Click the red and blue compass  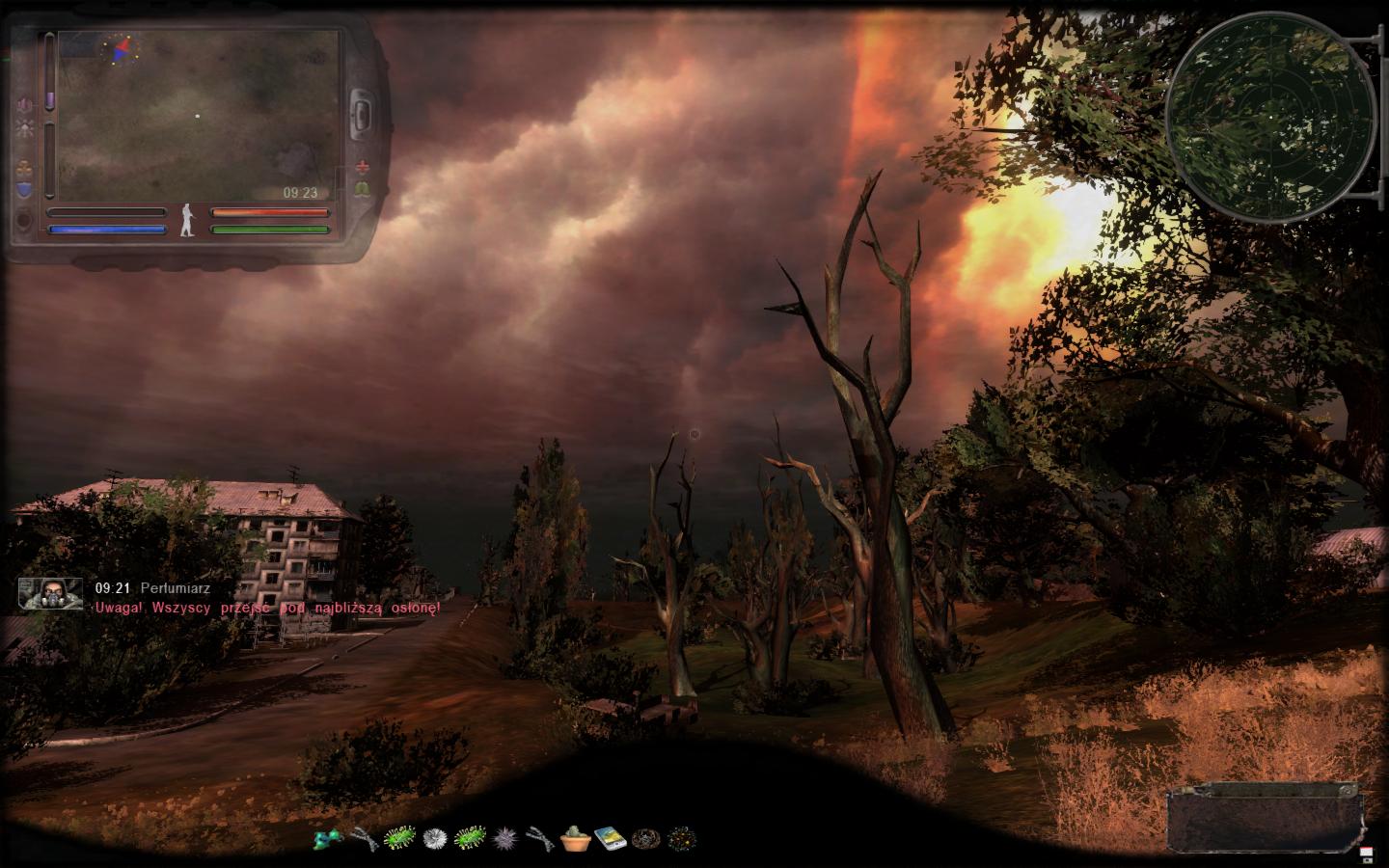click(x=121, y=48)
